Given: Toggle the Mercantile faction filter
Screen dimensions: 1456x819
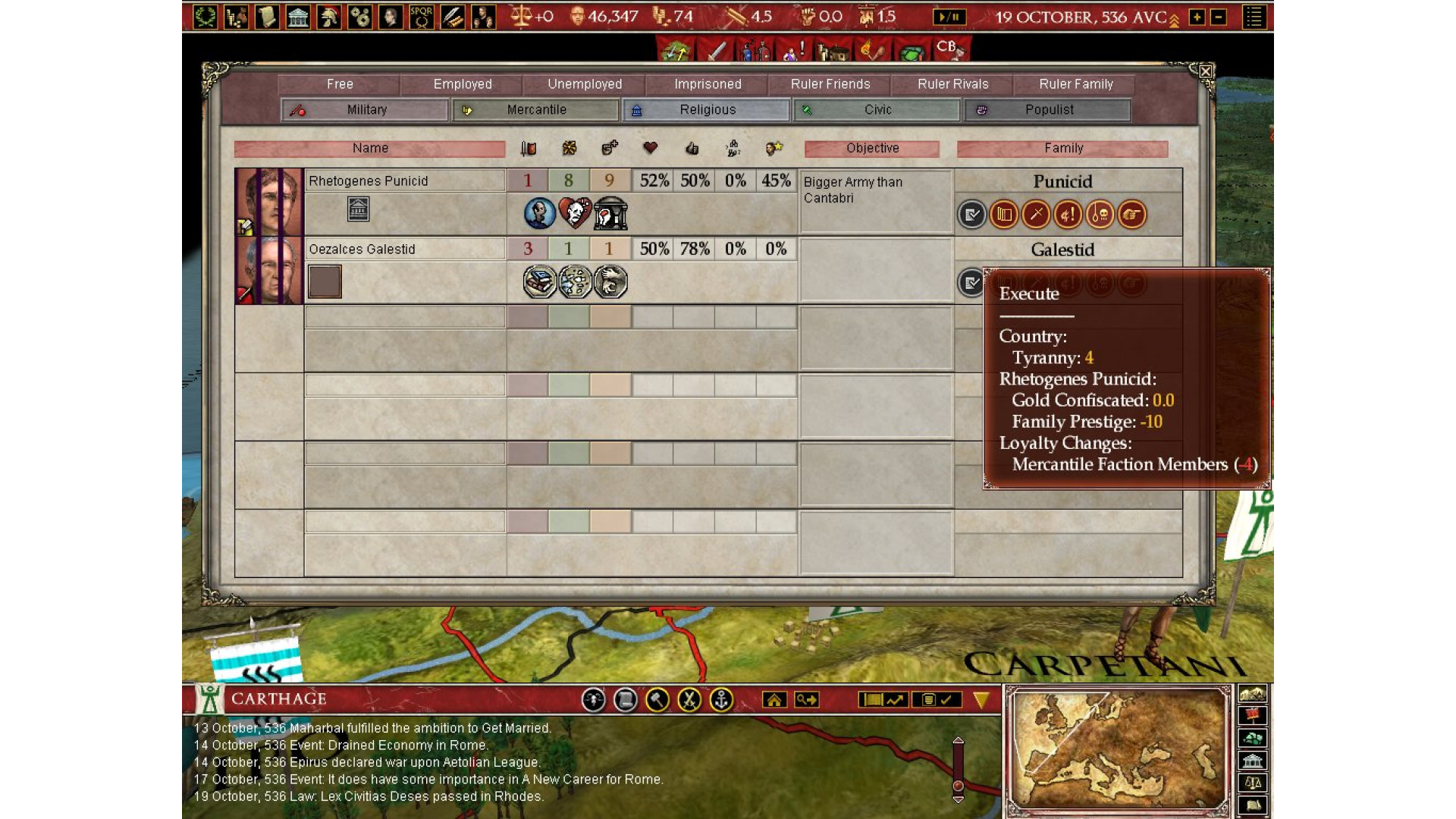Looking at the screenshot, I should pos(535,110).
